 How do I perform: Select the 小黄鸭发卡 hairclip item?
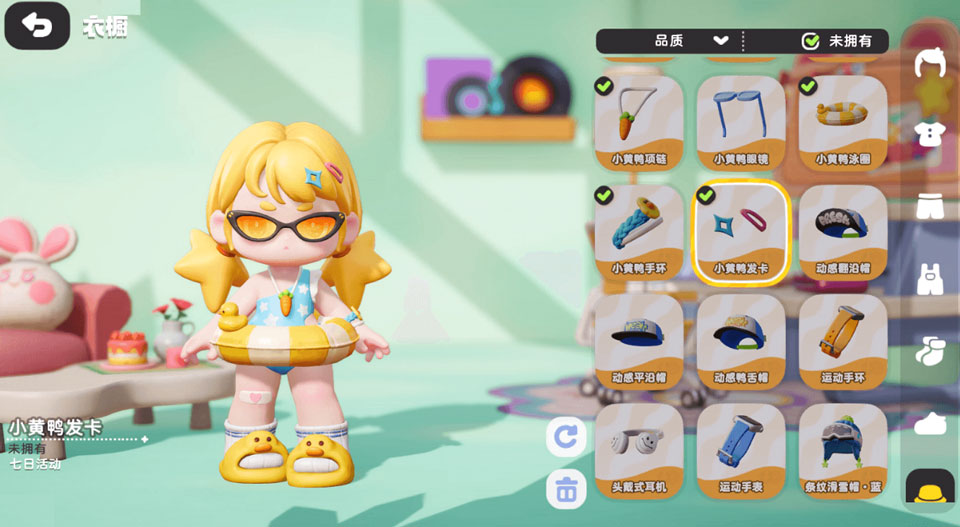741,231
